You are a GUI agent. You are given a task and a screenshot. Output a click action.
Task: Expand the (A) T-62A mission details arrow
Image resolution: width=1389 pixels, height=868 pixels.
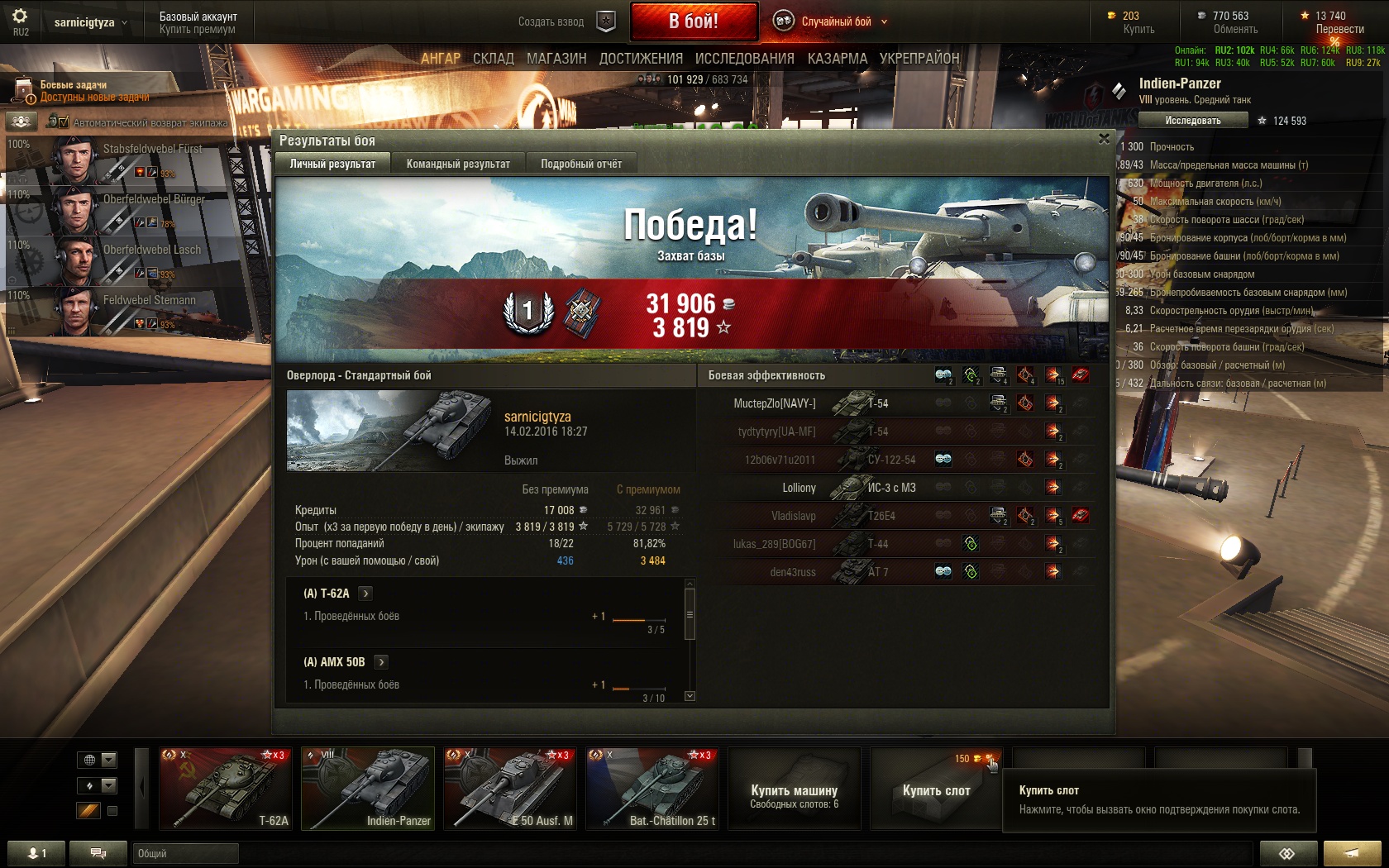pos(365,594)
